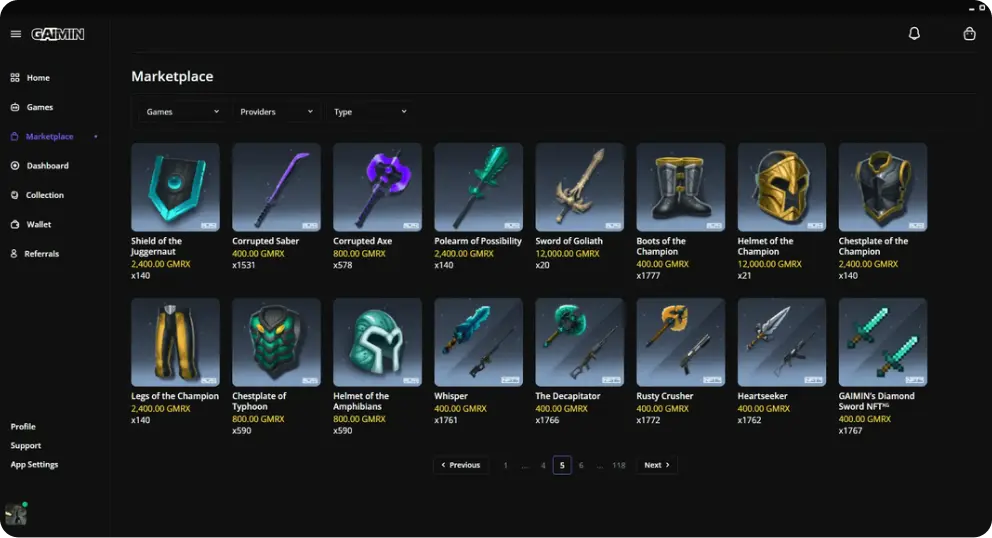
Task: Expand the Type filter dropdown
Action: 370,112
